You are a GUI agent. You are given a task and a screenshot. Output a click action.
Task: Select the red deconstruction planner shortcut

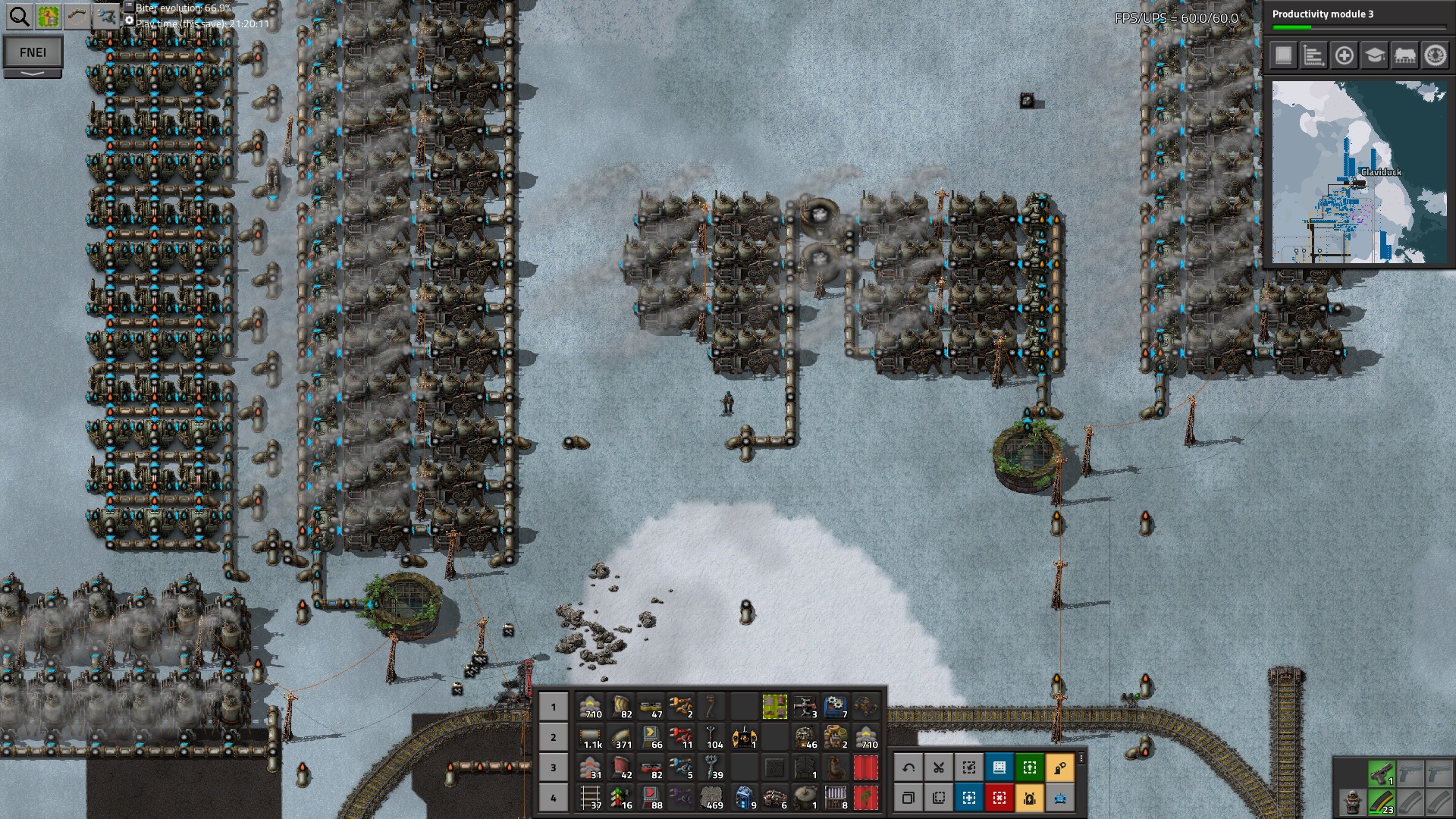999,798
